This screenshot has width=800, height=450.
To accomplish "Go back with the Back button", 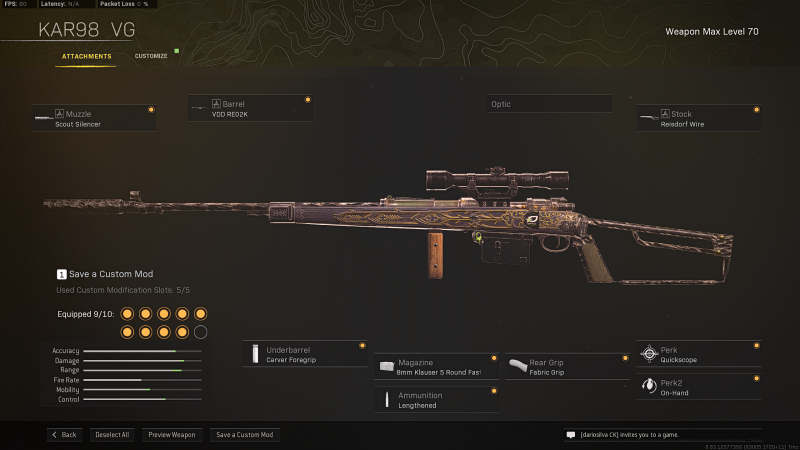I will tap(63, 435).
